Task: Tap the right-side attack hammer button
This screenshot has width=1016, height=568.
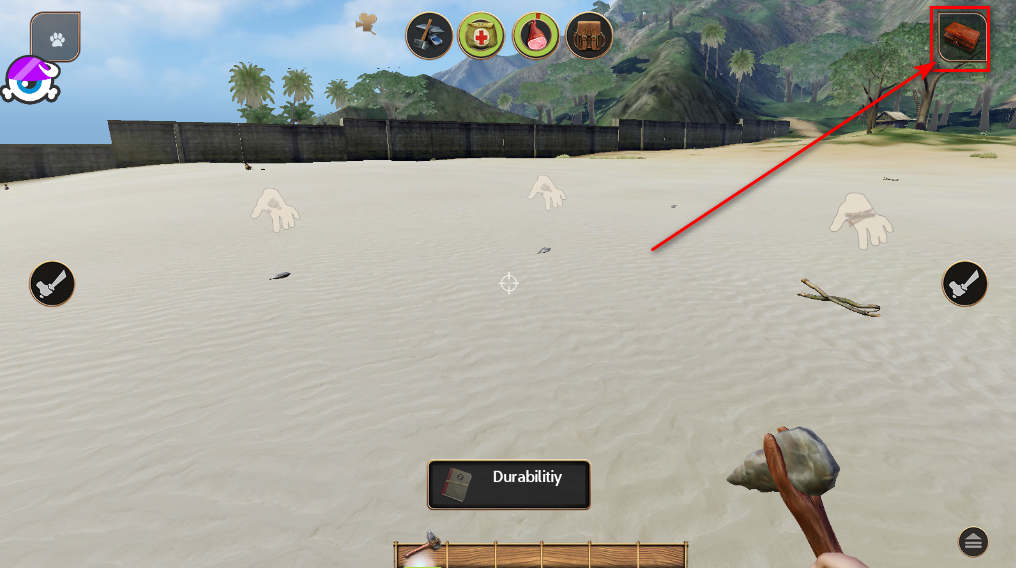Action: (x=965, y=284)
